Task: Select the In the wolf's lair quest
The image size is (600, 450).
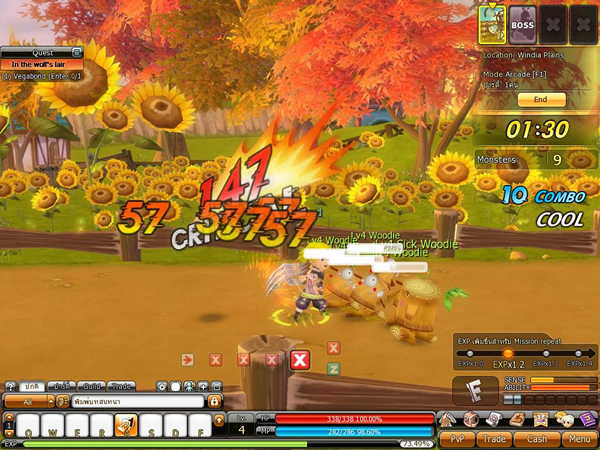Action: pos(40,64)
